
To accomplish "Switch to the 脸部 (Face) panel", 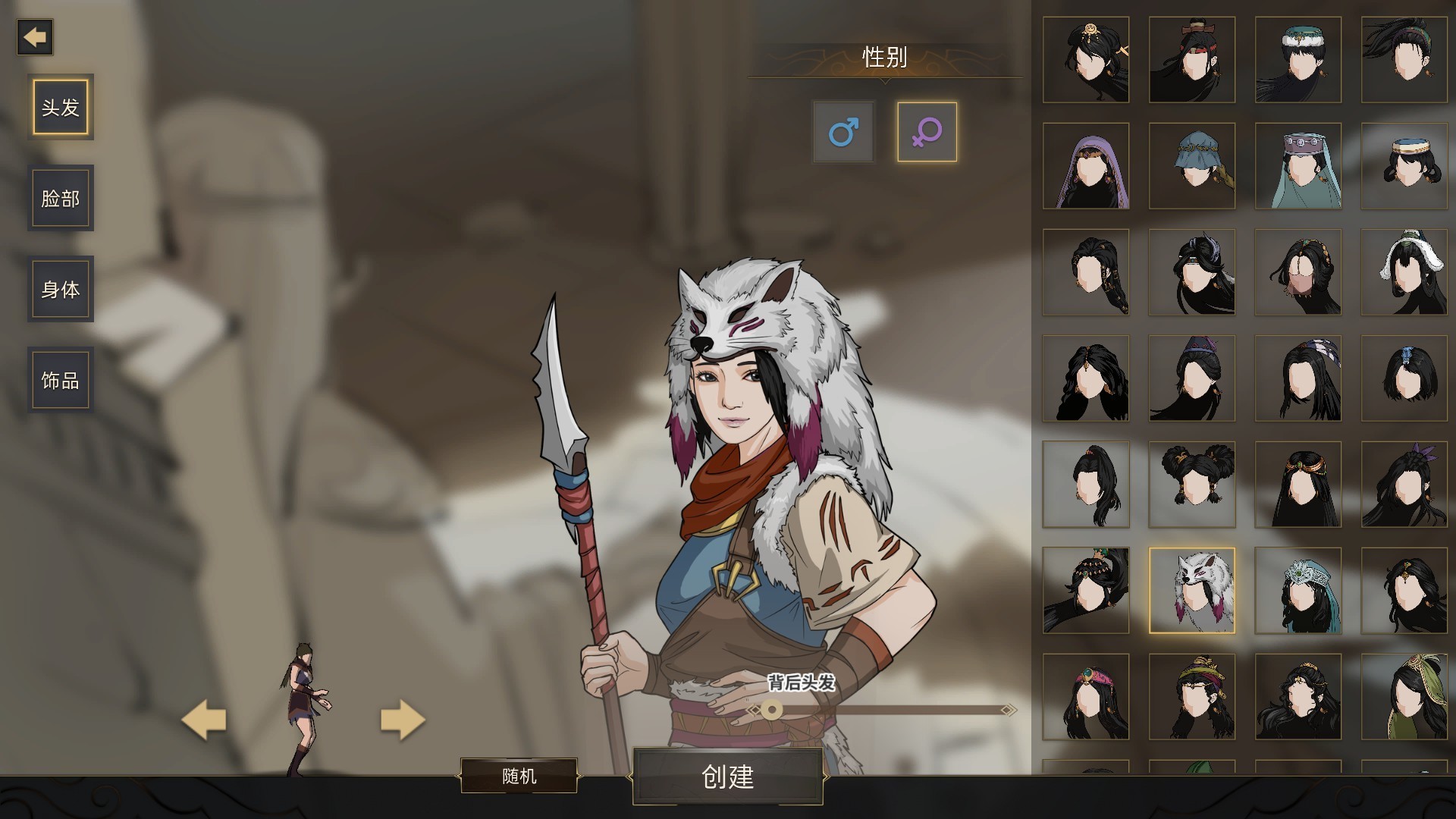I will coord(60,197).
